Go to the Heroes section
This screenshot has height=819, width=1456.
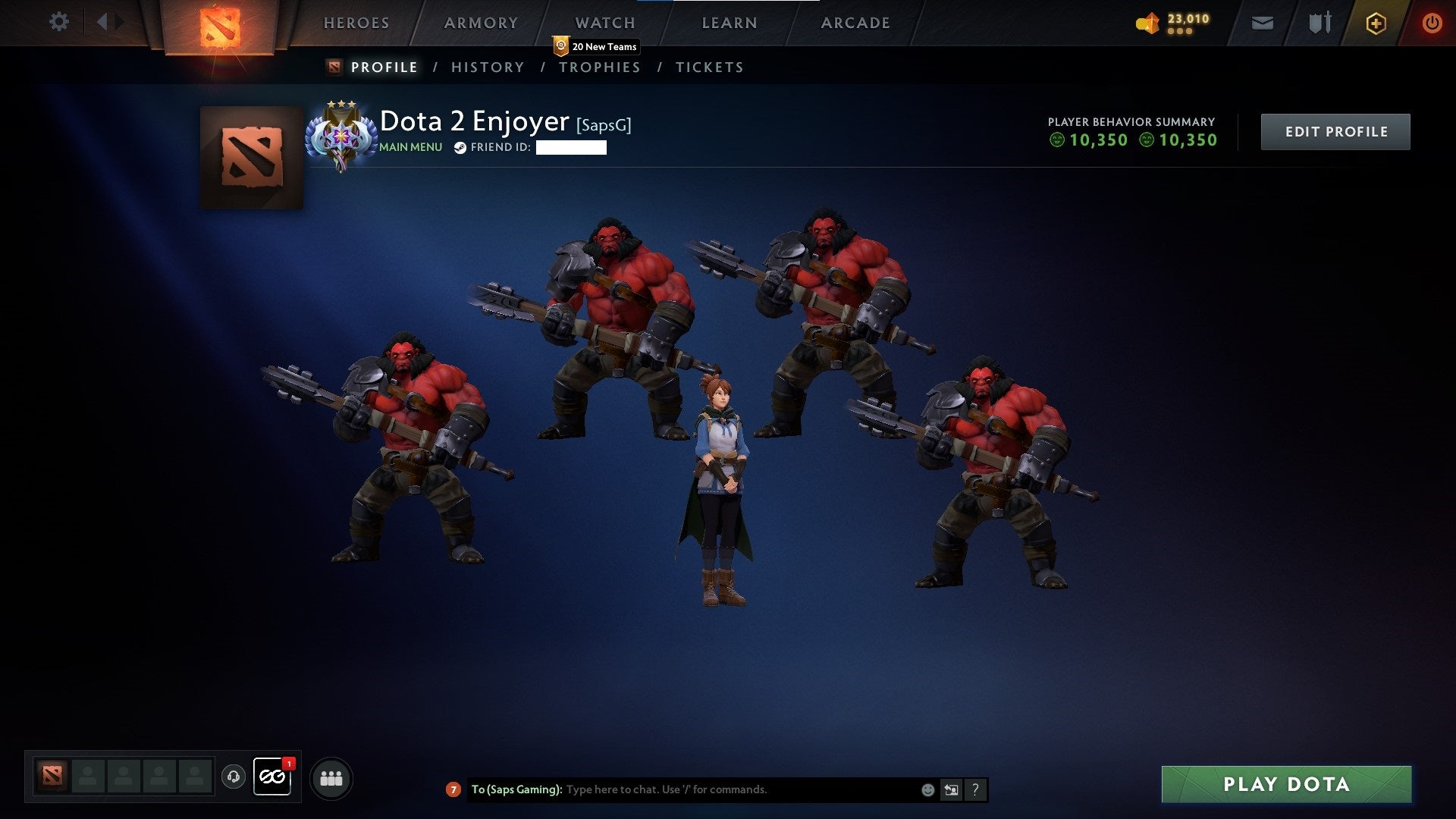(x=356, y=23)
